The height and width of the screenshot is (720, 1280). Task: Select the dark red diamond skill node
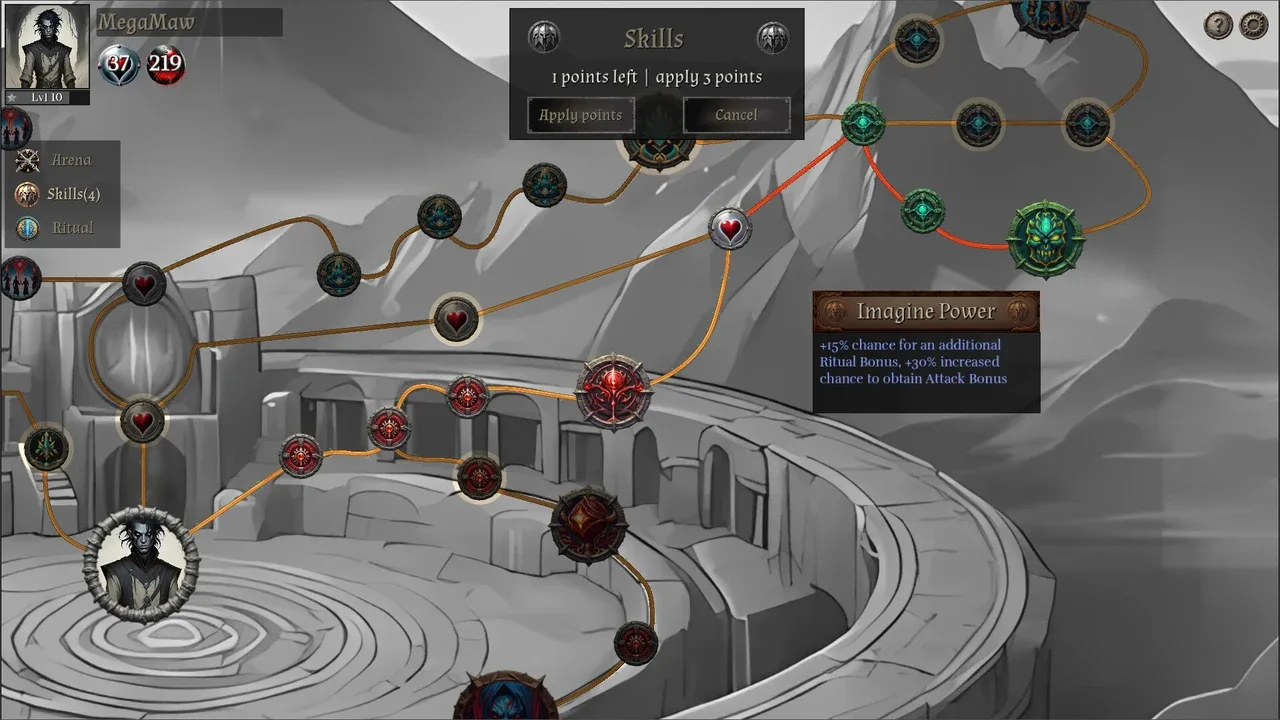[x=588, y=524]
